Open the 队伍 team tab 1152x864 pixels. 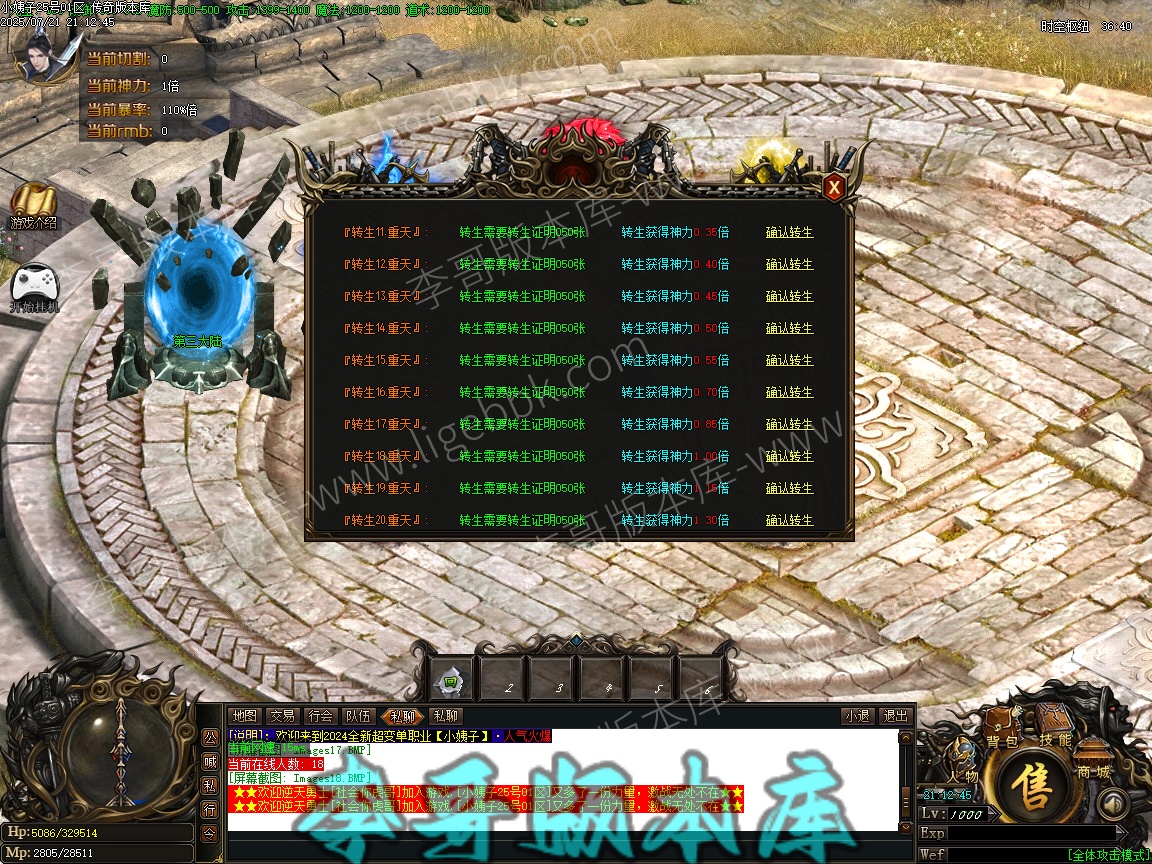pyautogui.click(x=359, y=716)
